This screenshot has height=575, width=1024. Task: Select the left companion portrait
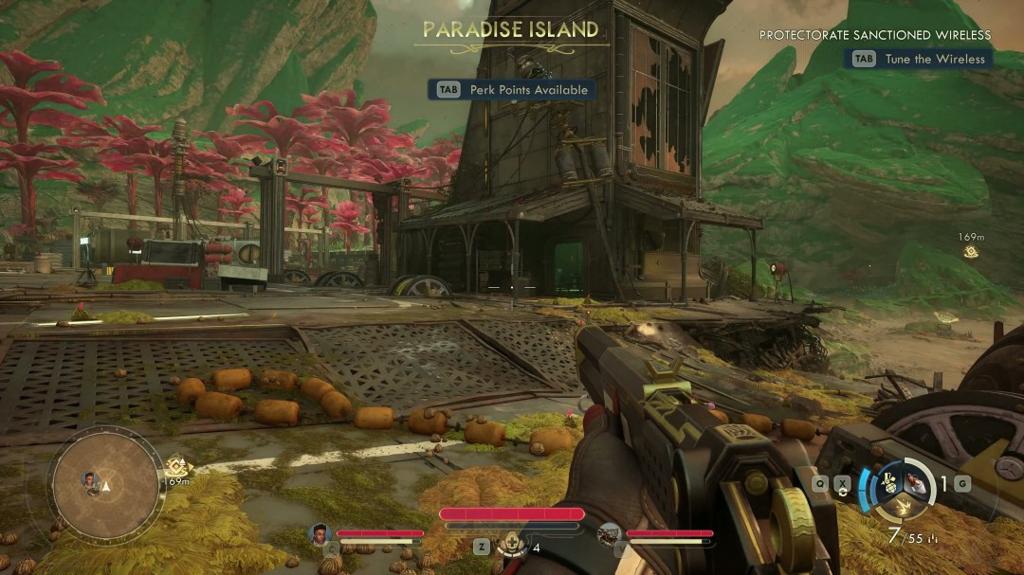tap(321, 534)
